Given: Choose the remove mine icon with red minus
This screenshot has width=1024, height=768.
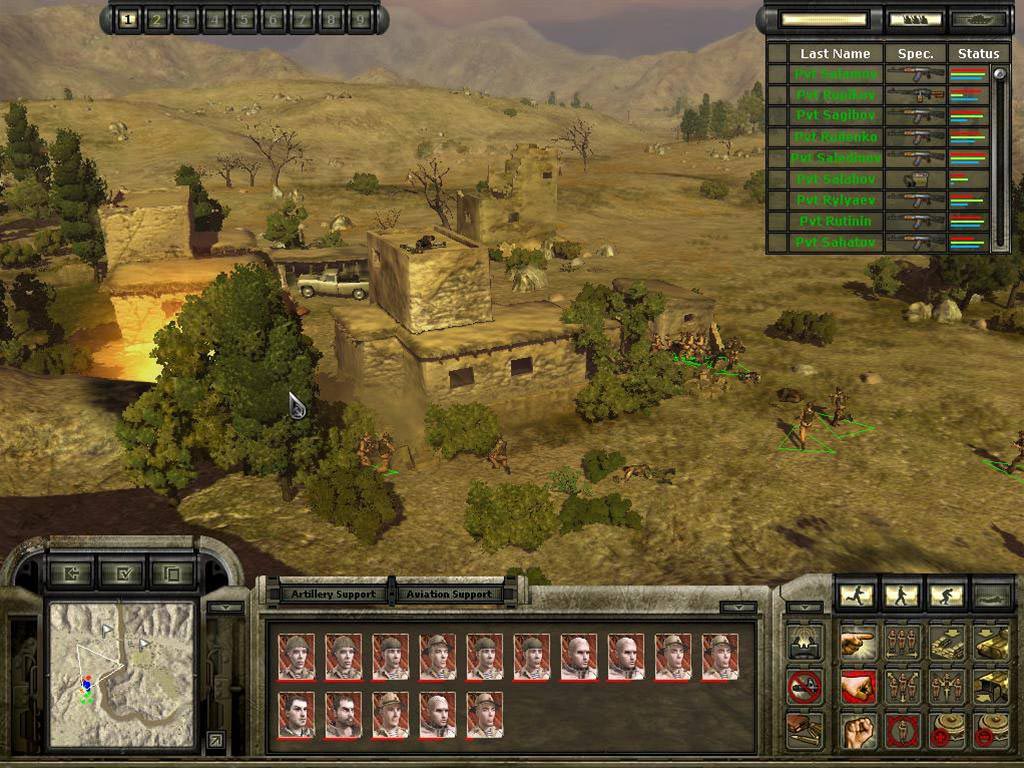Looking at the screenshot, I should [x=990, y=731].
